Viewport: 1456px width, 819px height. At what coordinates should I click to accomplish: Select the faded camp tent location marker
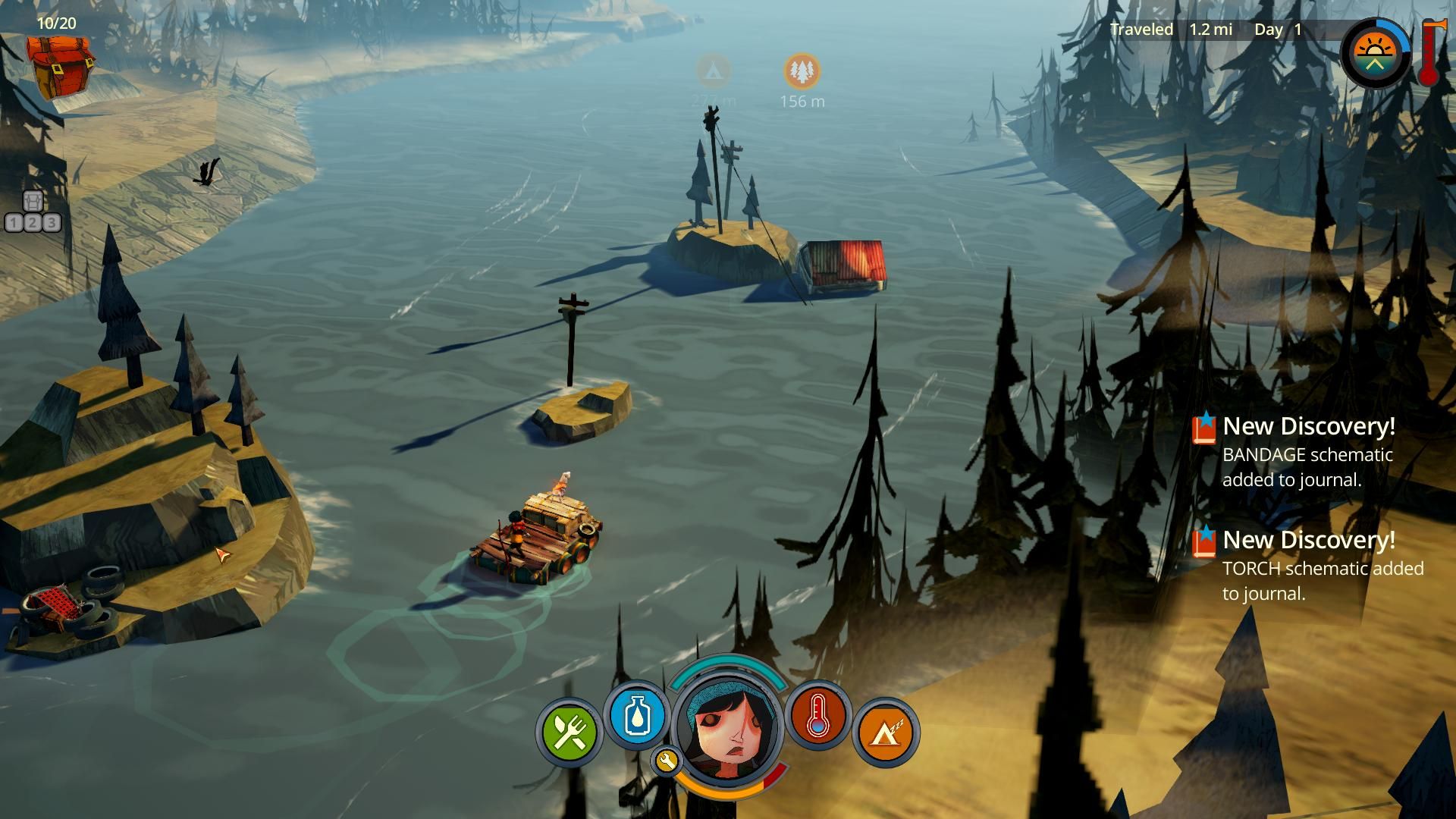(713, 71)
